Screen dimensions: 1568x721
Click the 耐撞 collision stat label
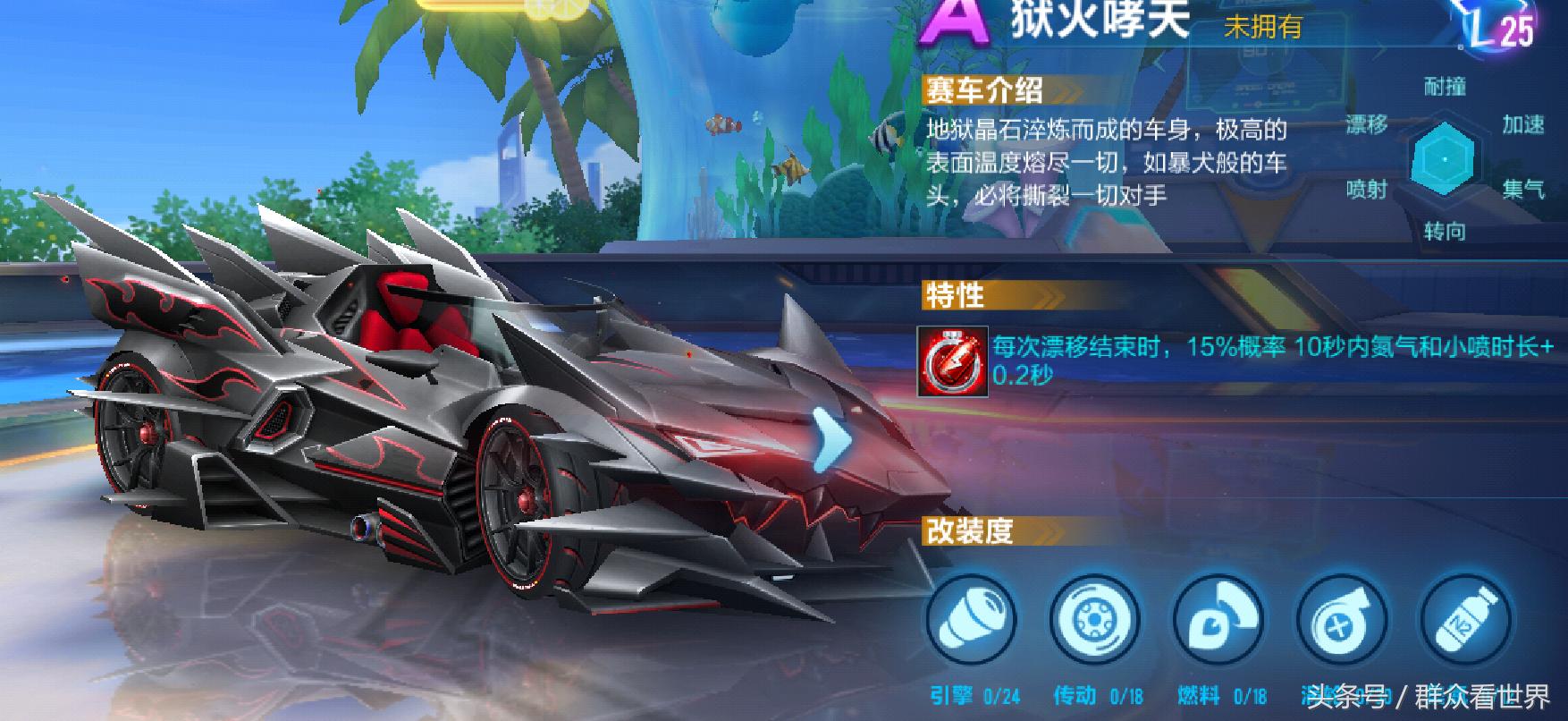(x=1443, y=85)
